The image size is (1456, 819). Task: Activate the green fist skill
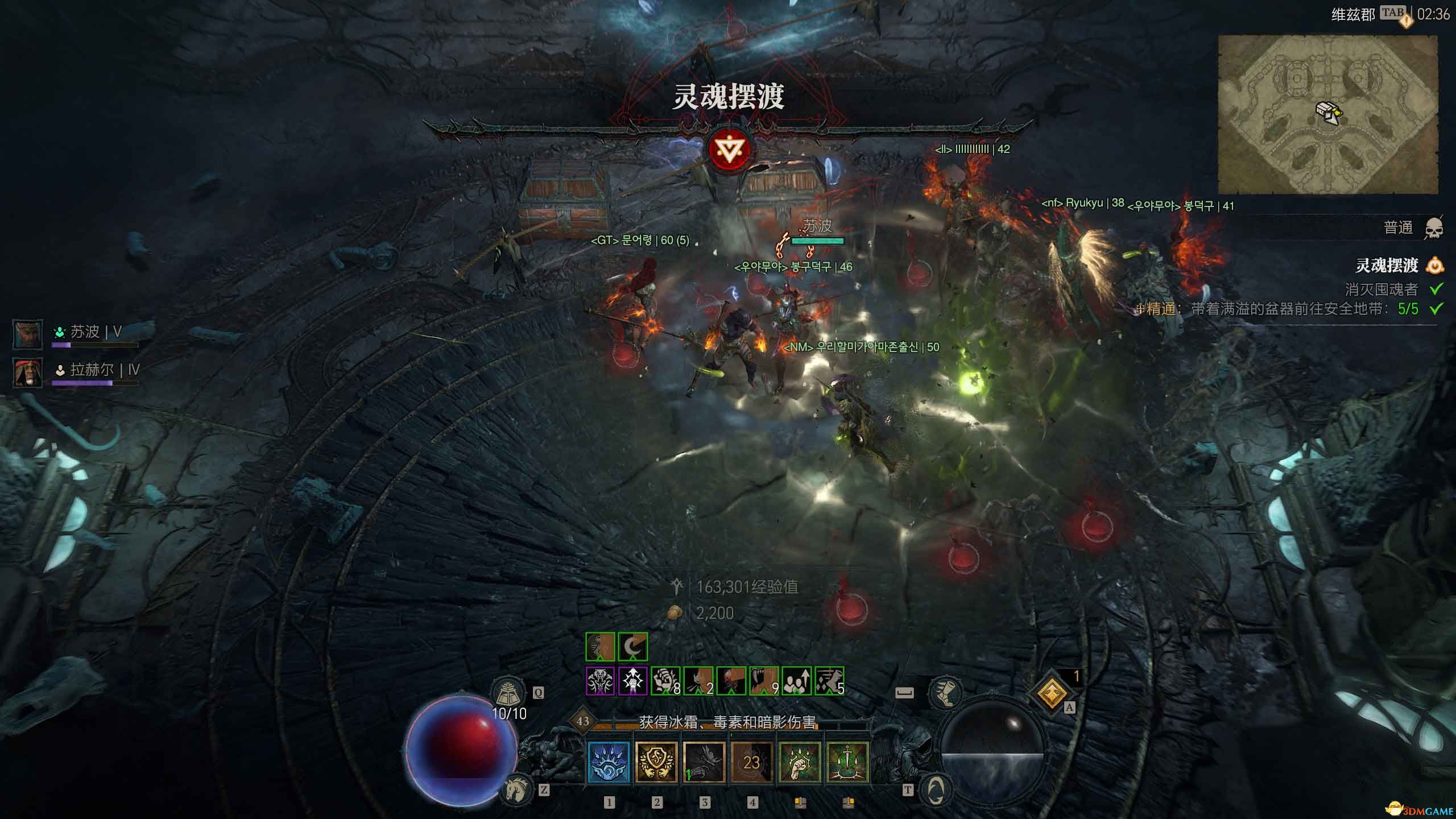(800, 762)
